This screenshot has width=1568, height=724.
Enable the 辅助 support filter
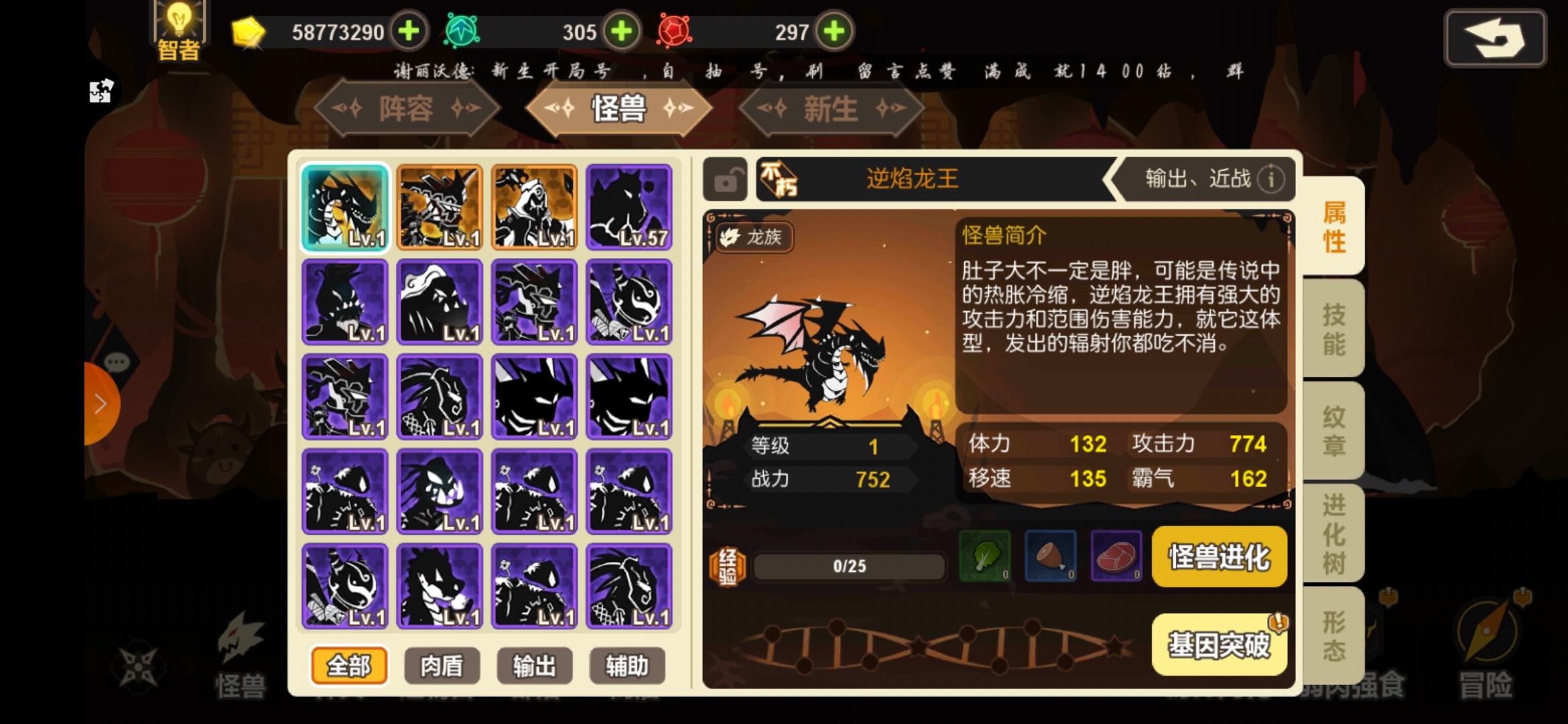pos(627,665)
